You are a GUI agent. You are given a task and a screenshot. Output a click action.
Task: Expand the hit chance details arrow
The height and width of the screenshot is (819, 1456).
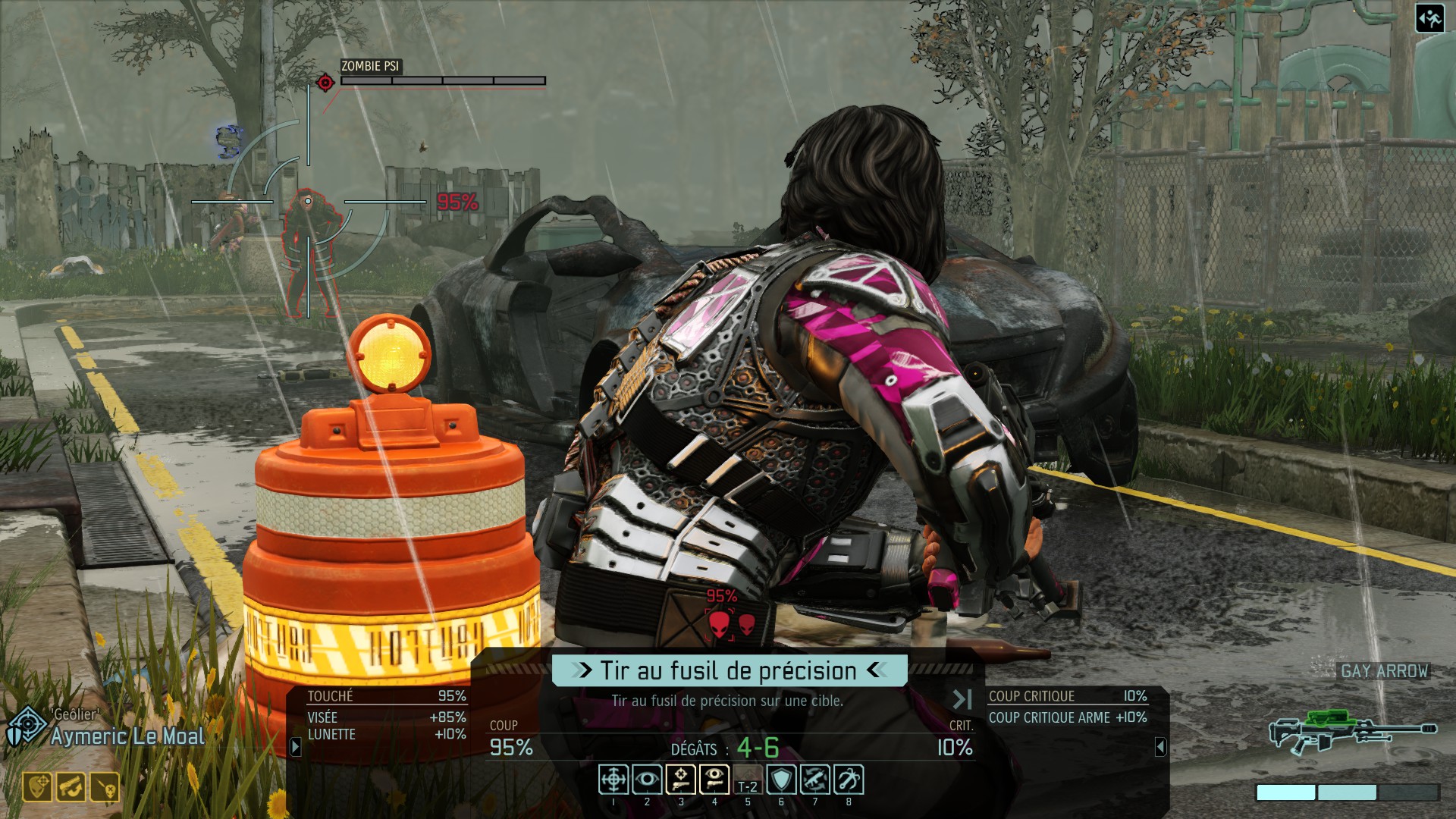tap(296, 747)
